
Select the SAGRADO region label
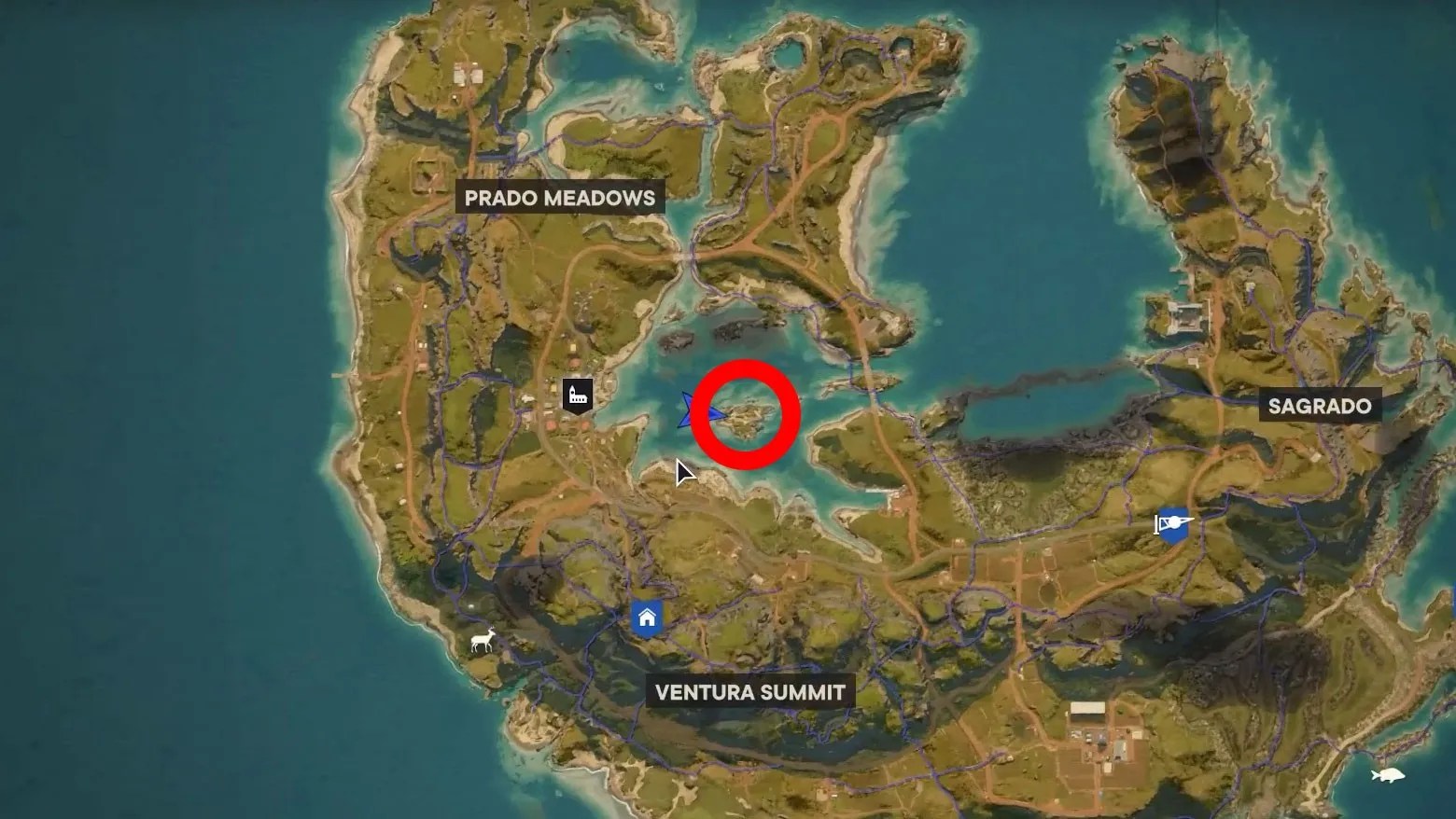pyautogui.click(x=1320, y=406)
